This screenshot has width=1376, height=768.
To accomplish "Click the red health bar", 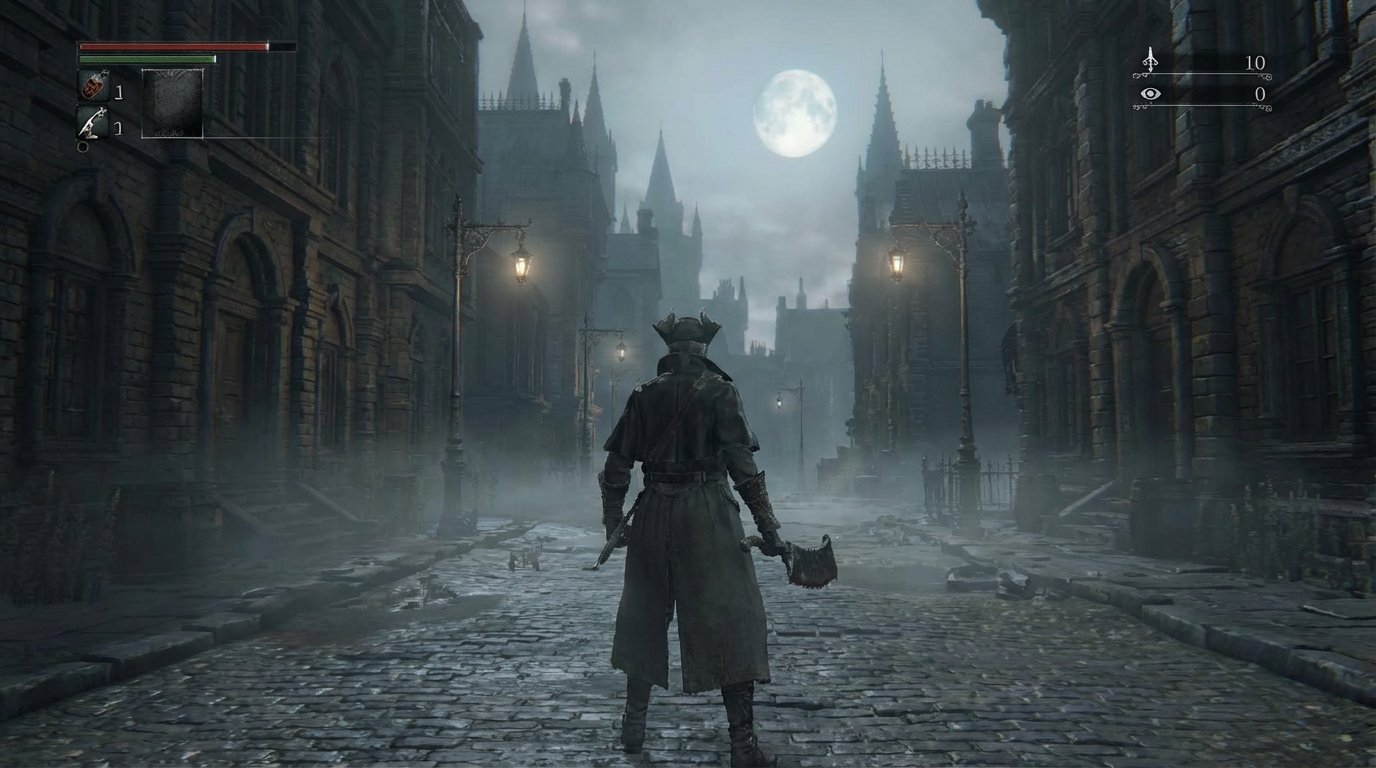I will click(x=170, y=46).
